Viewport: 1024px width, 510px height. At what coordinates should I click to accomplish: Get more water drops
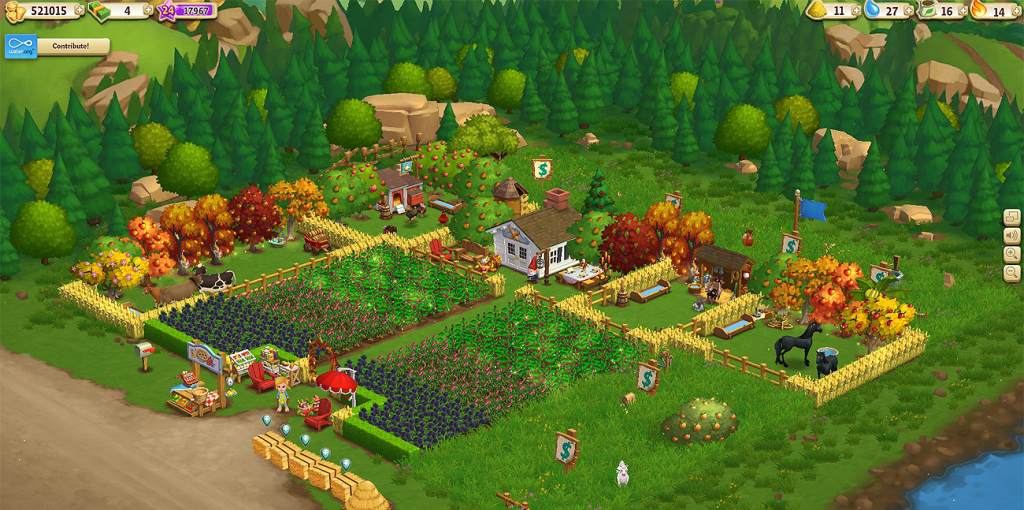[910, 11]
